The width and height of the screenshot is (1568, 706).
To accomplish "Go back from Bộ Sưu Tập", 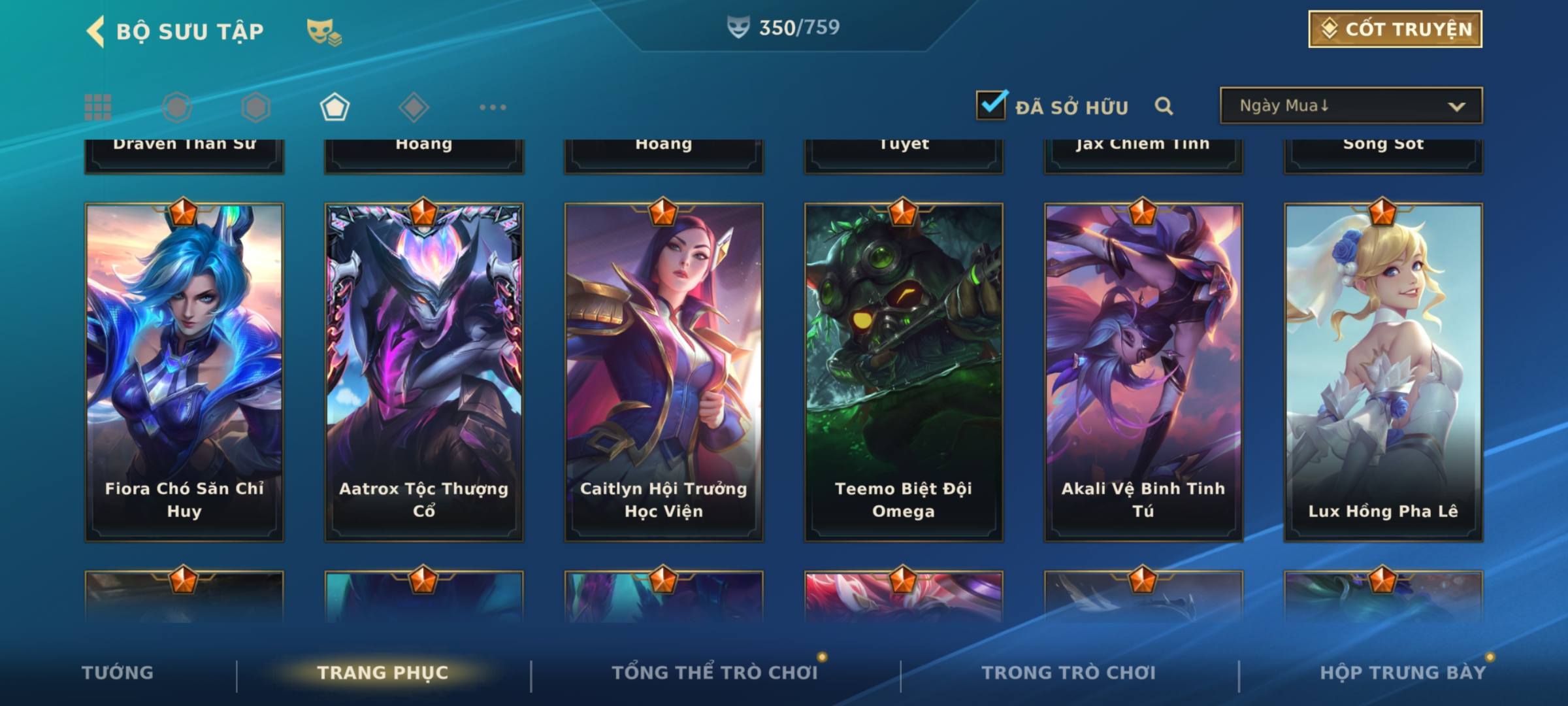I will (96, 31).
